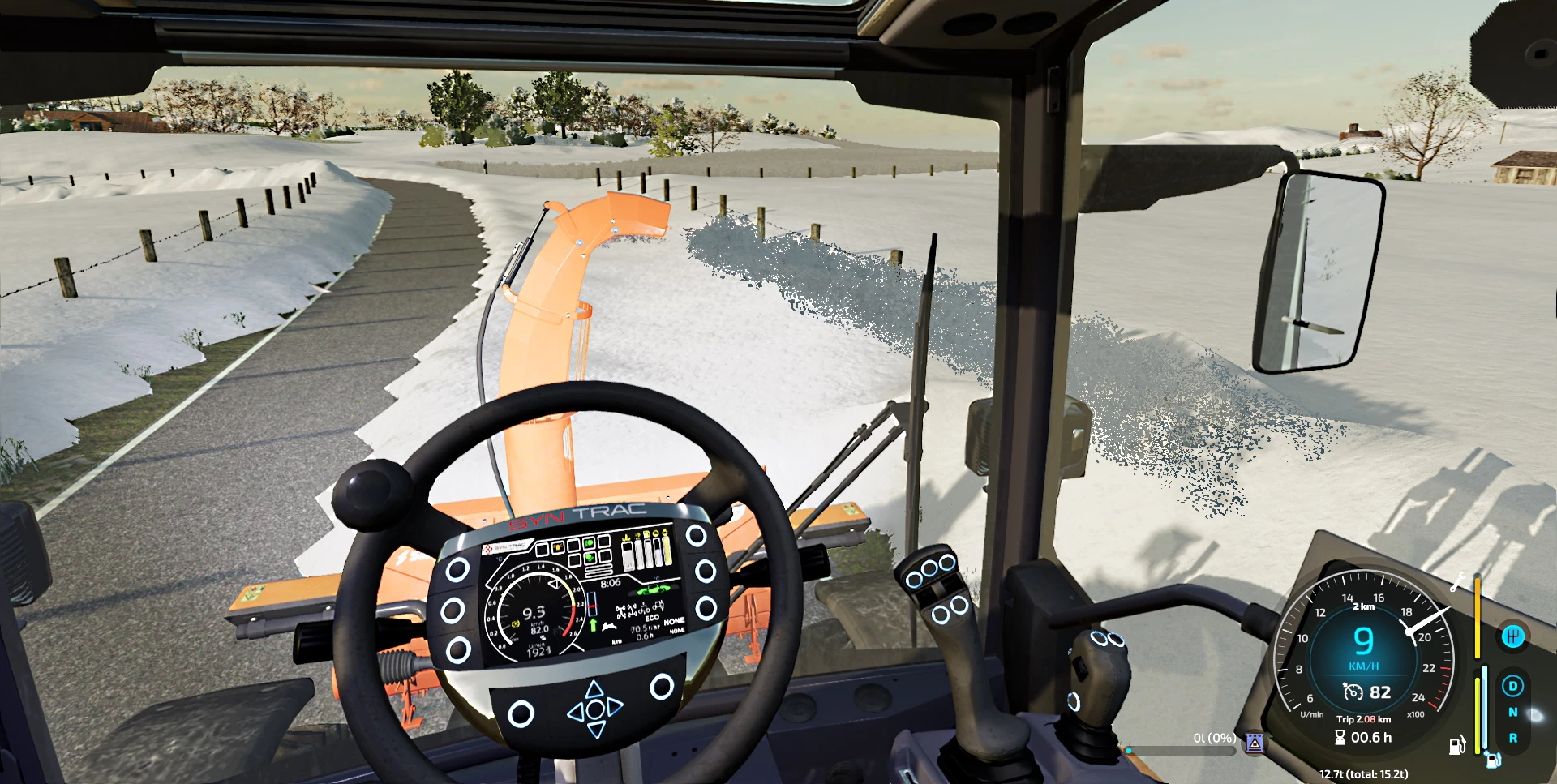The image size is (1557, 784).
Task: Click the white fuel pump icon
Action: pos(1457,745)
